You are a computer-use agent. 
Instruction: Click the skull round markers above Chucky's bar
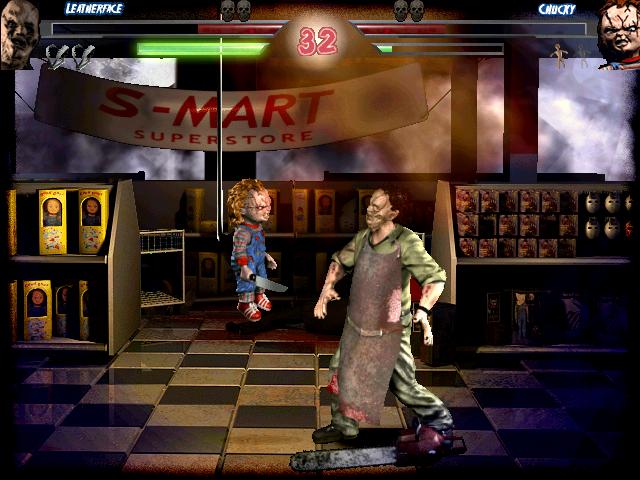tap(408, 11)
